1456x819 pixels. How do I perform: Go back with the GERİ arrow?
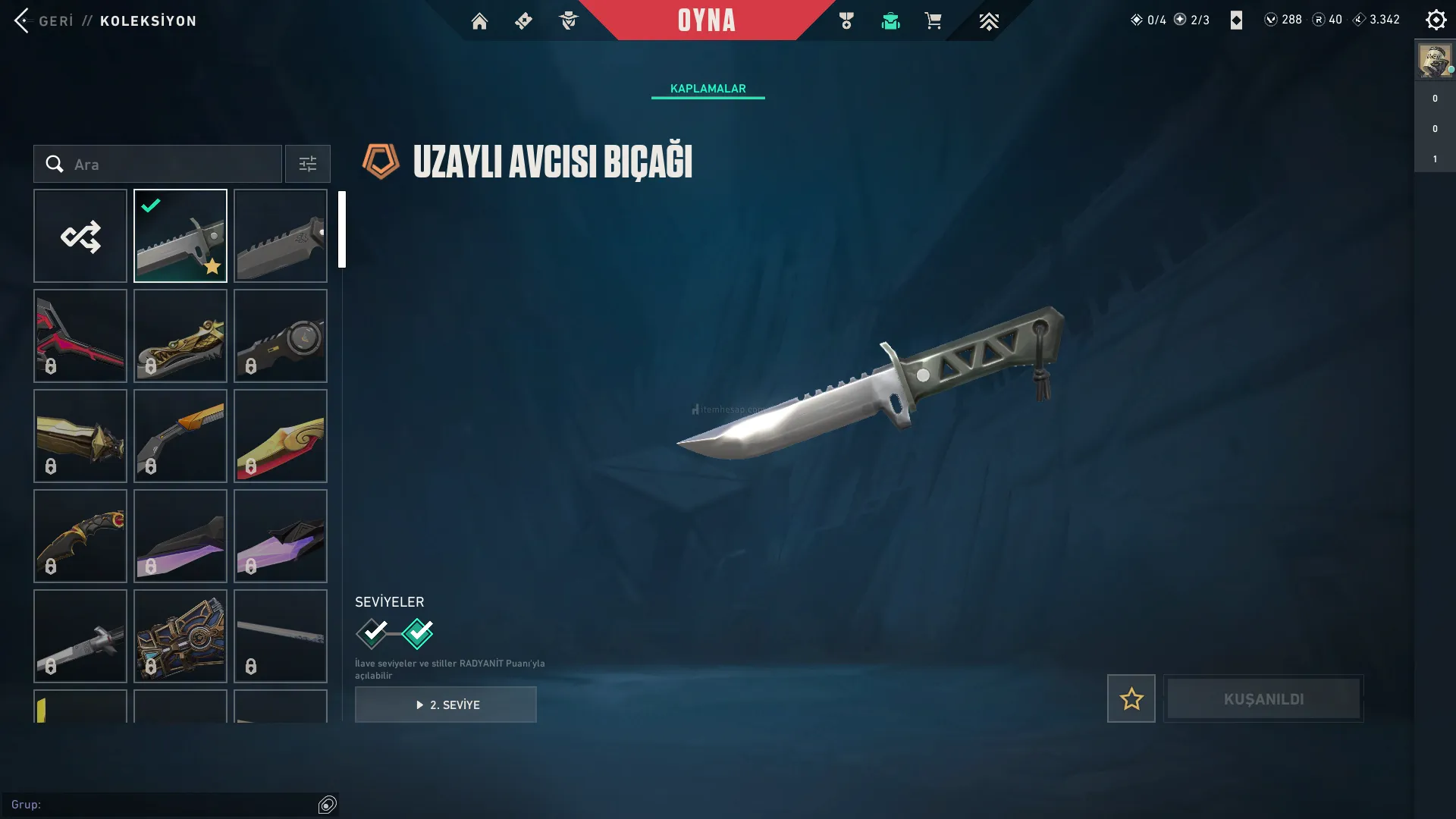point(23,20)
